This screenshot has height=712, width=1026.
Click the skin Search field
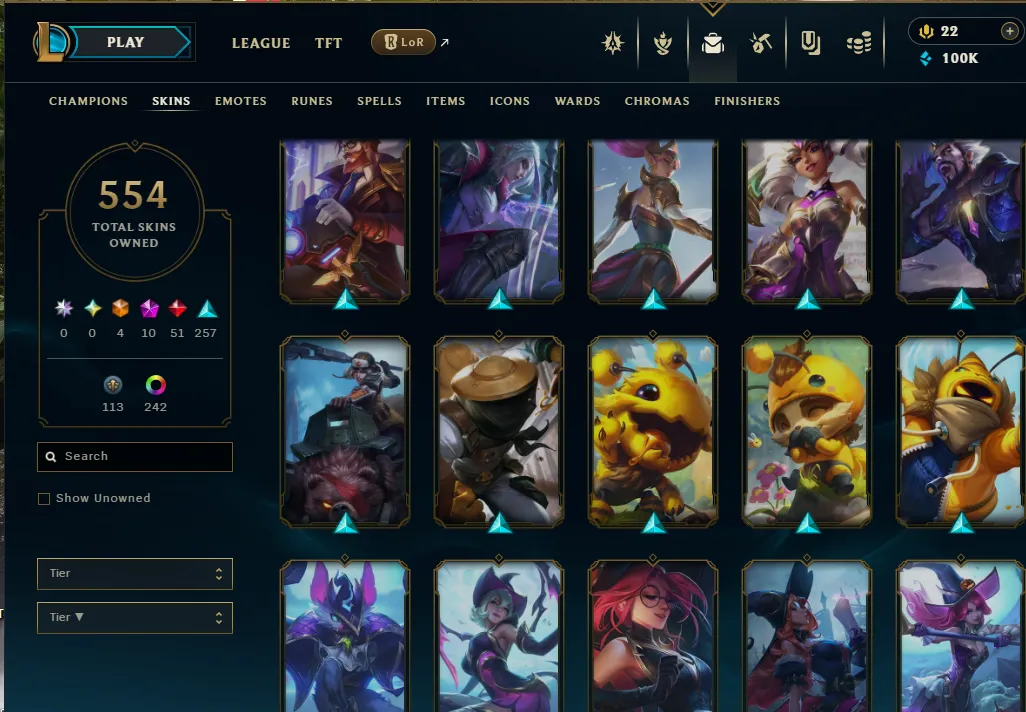135,457
